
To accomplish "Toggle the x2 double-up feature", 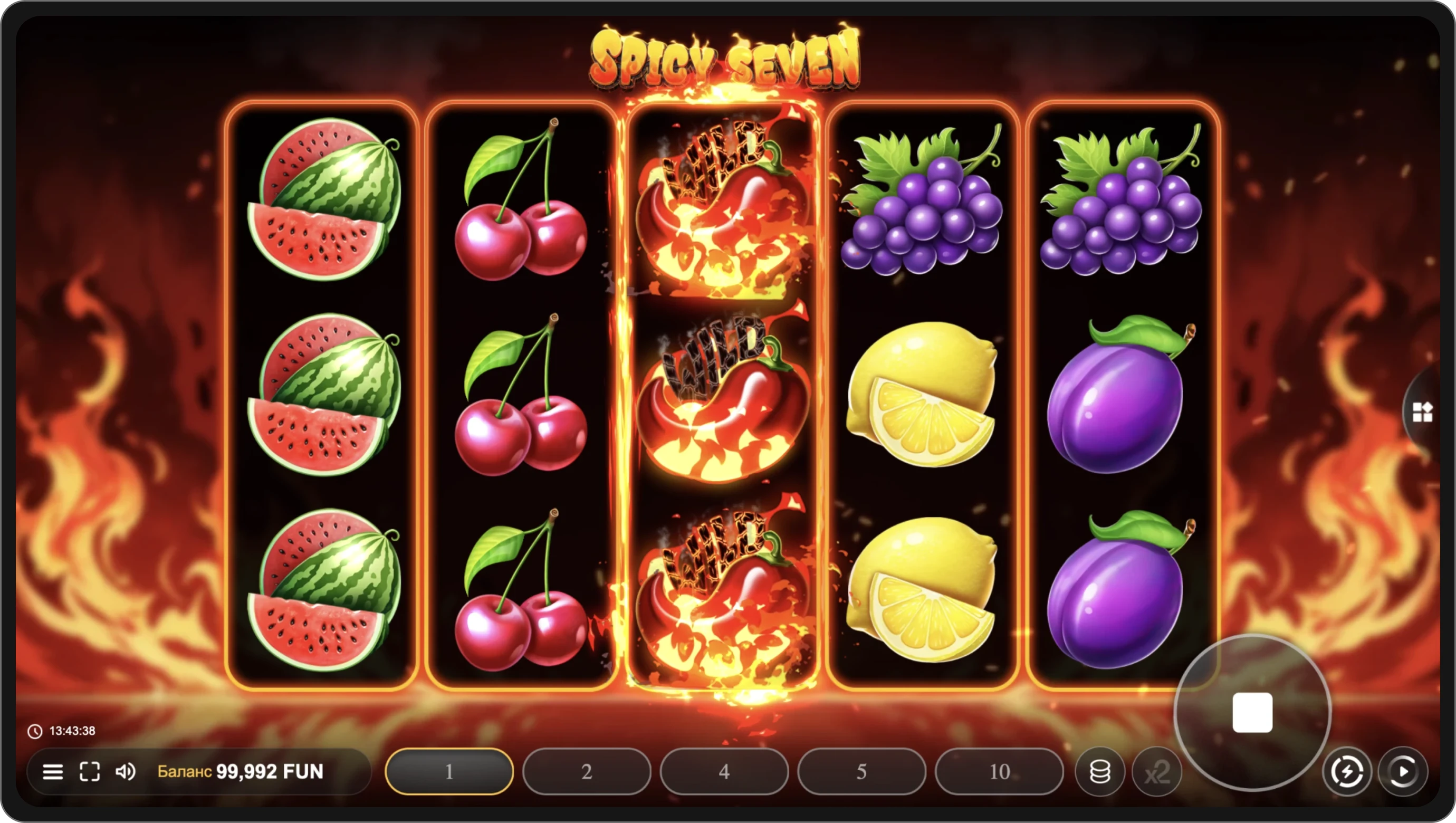I will click(1158, 771).
